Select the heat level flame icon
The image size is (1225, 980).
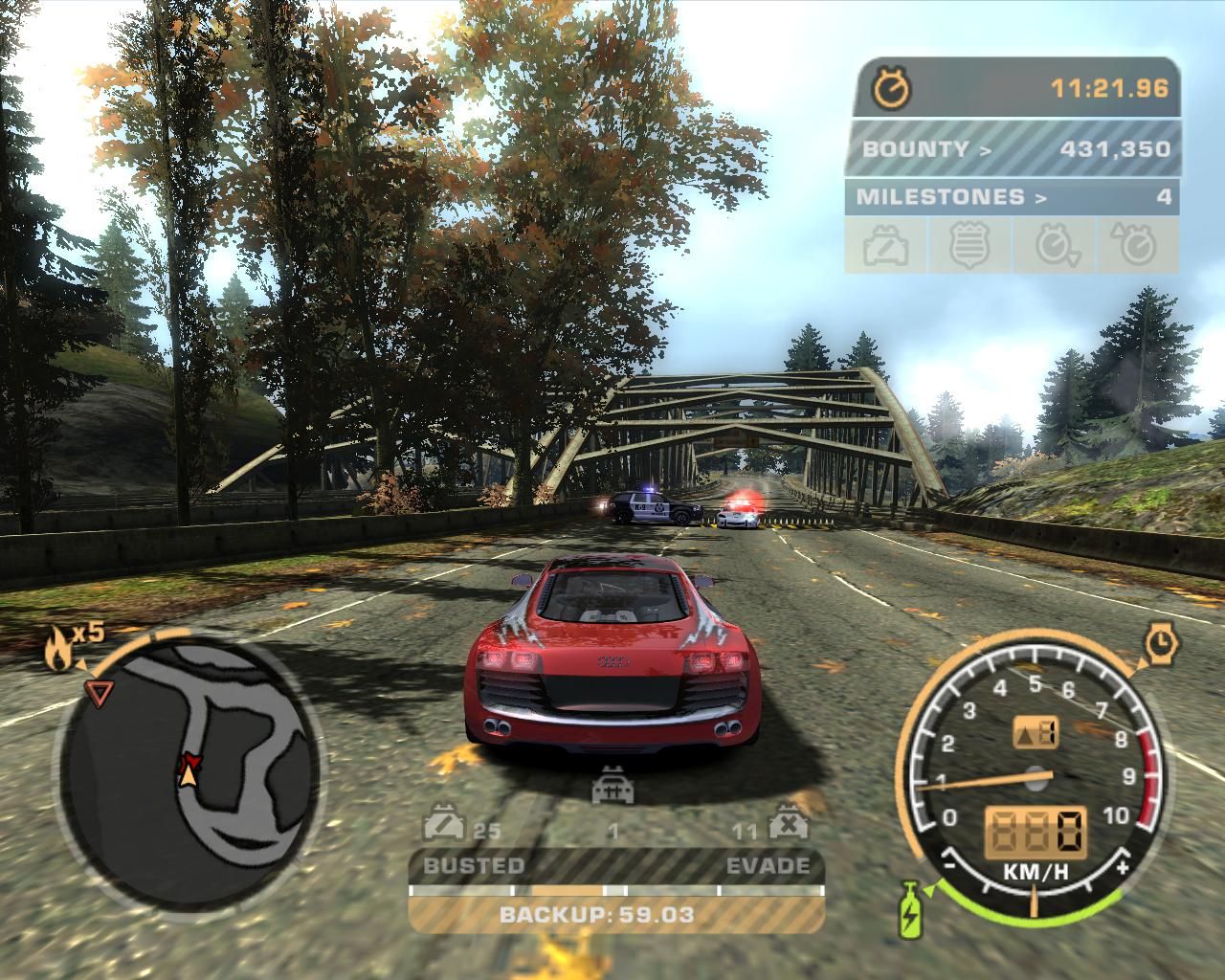coord(57,650)
